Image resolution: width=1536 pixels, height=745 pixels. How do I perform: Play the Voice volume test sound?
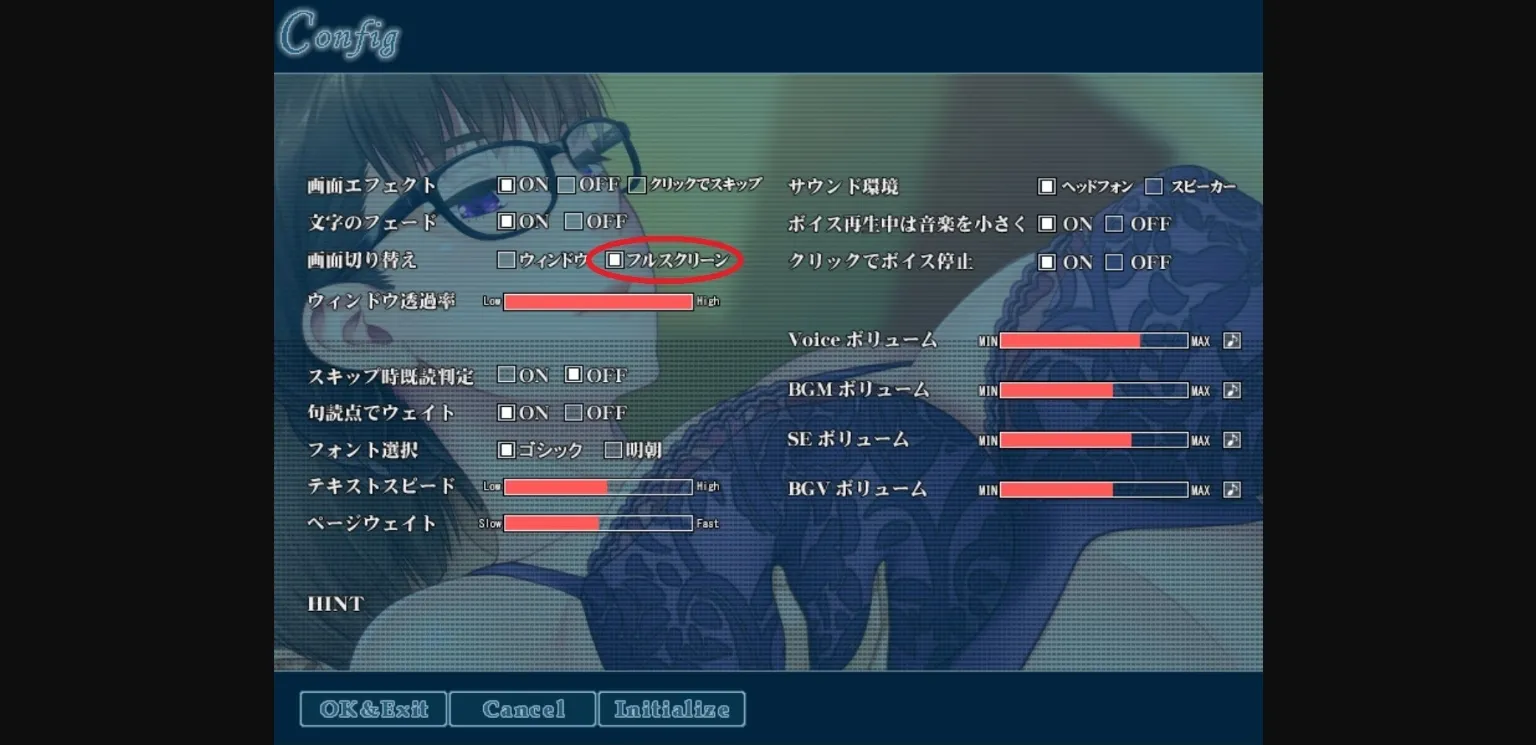coord(1231,340)
